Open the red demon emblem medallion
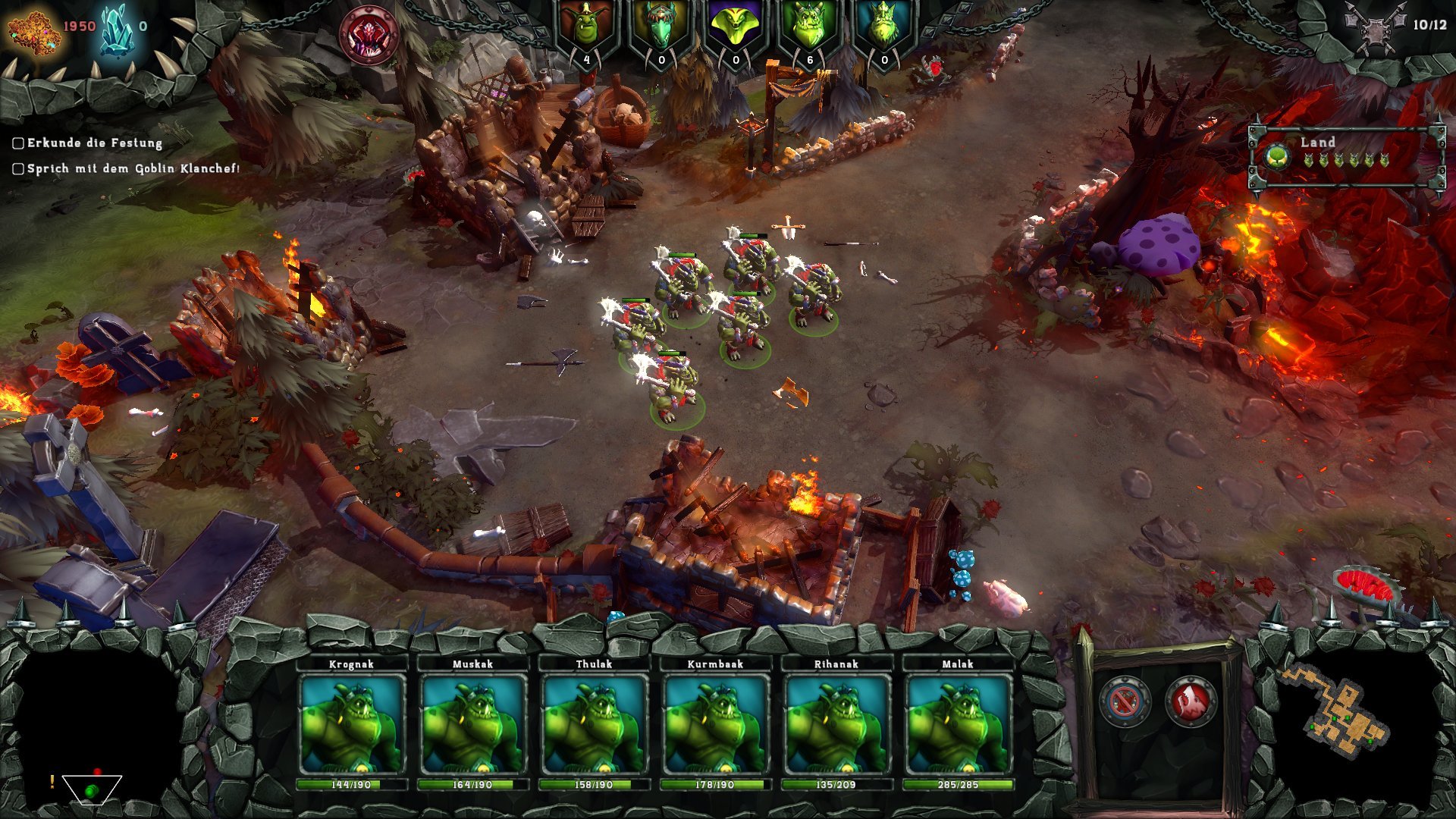Image resolution: width=1456 pixels, height=819 pixels. [x=369, y=34]
